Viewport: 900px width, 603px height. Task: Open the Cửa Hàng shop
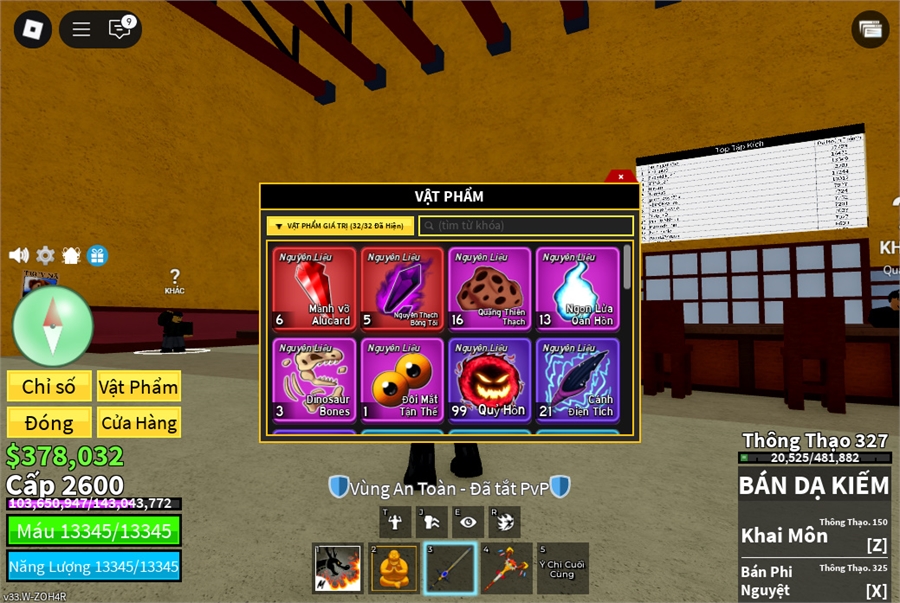click(138, 422)
